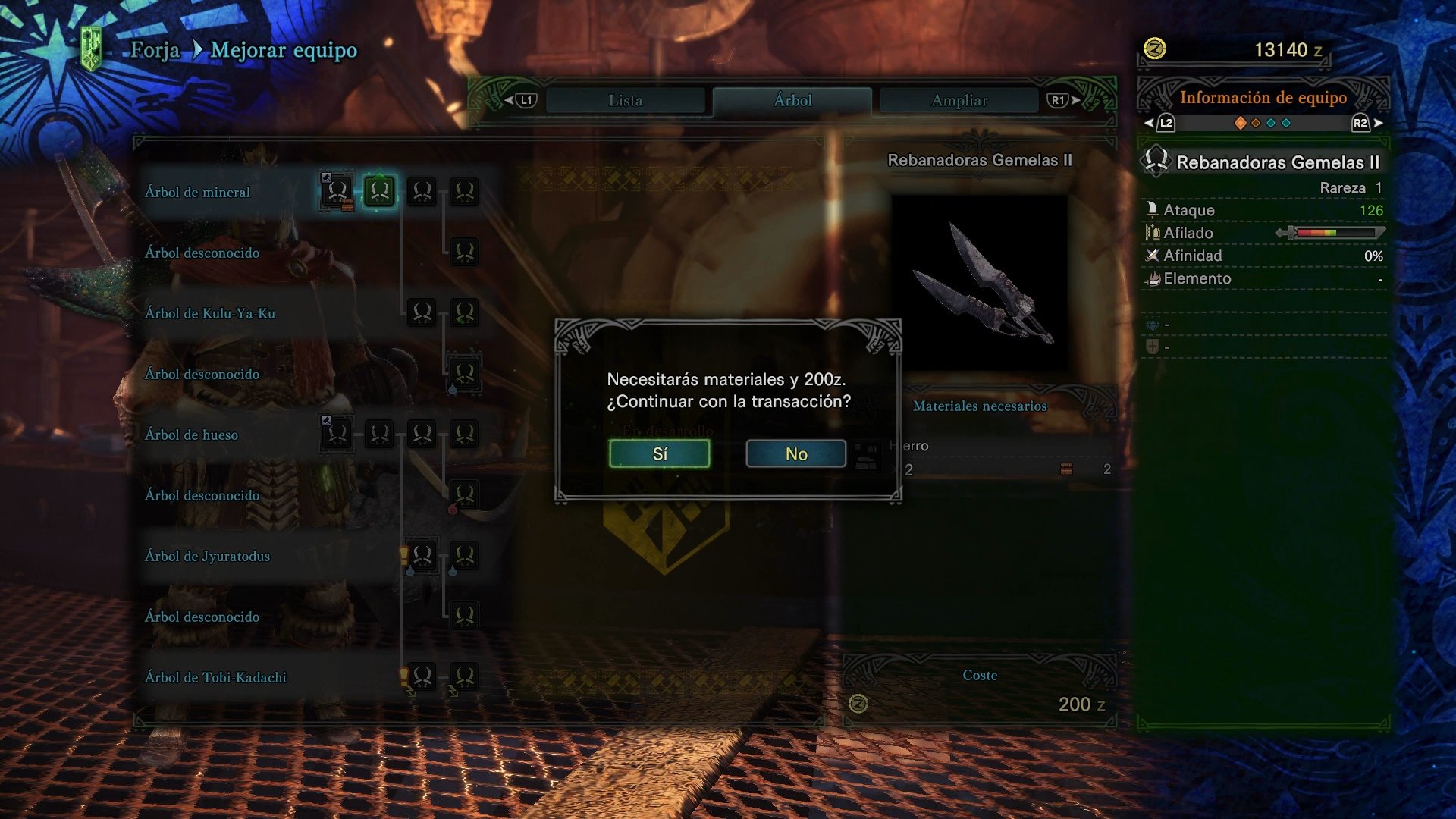Cancel the transaction with No
The image size is (1456, 819).
(795, 453)
